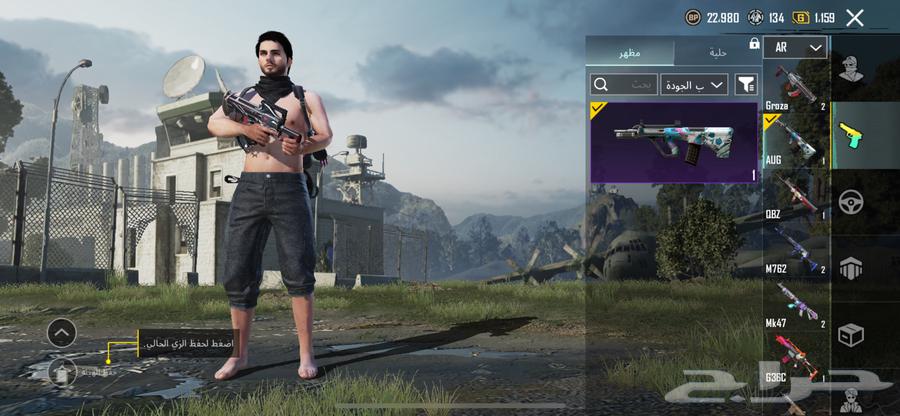Viewport: 900px width, 416px height.
Task: Expand the up-arrow circle button
Action: click(x=61, y=332)
